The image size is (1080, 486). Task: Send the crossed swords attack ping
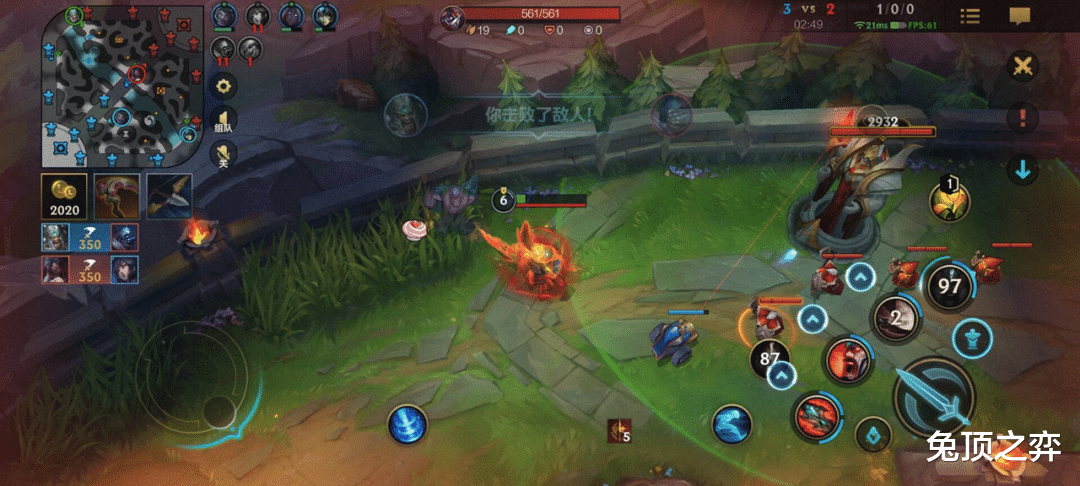click(1022, 67)
